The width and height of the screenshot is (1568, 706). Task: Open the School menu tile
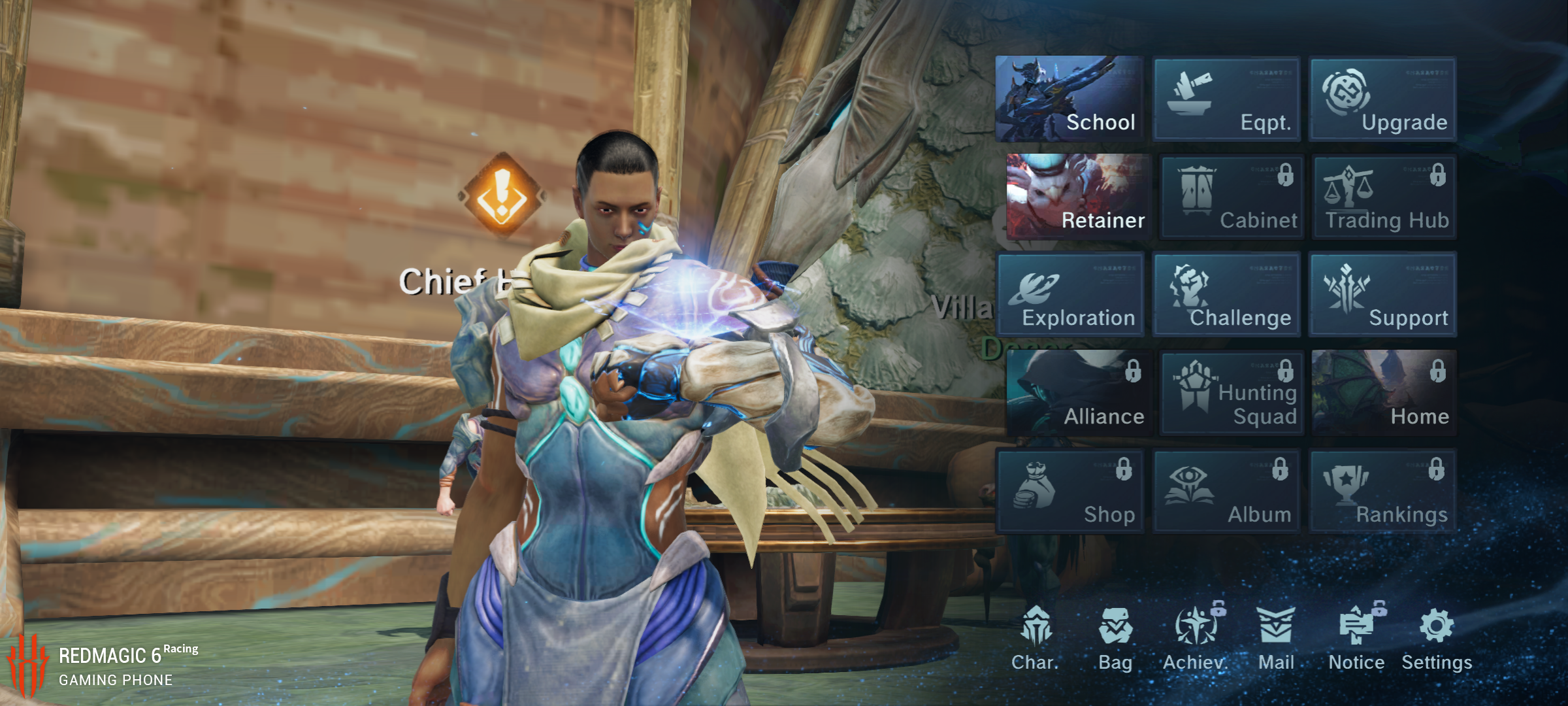pos(1070,99)
